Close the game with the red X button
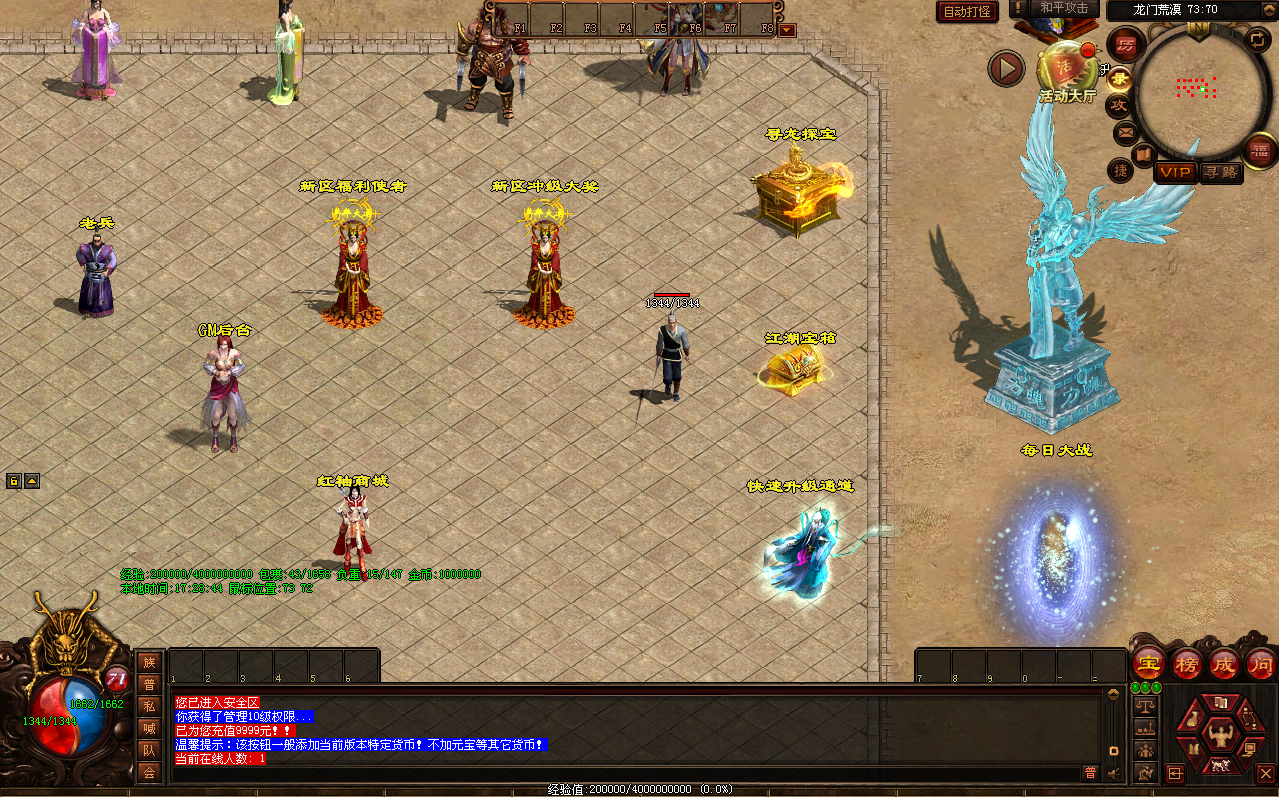The image size is (1279, 797). 1265,773
